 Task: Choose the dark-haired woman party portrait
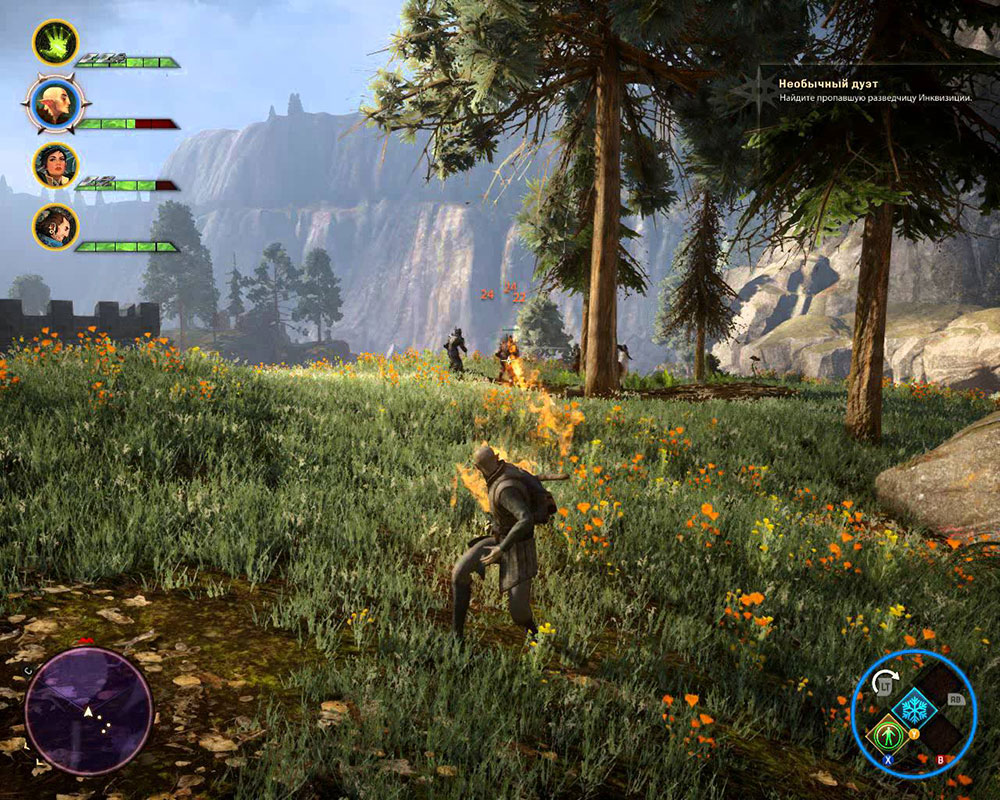(55, 165)
